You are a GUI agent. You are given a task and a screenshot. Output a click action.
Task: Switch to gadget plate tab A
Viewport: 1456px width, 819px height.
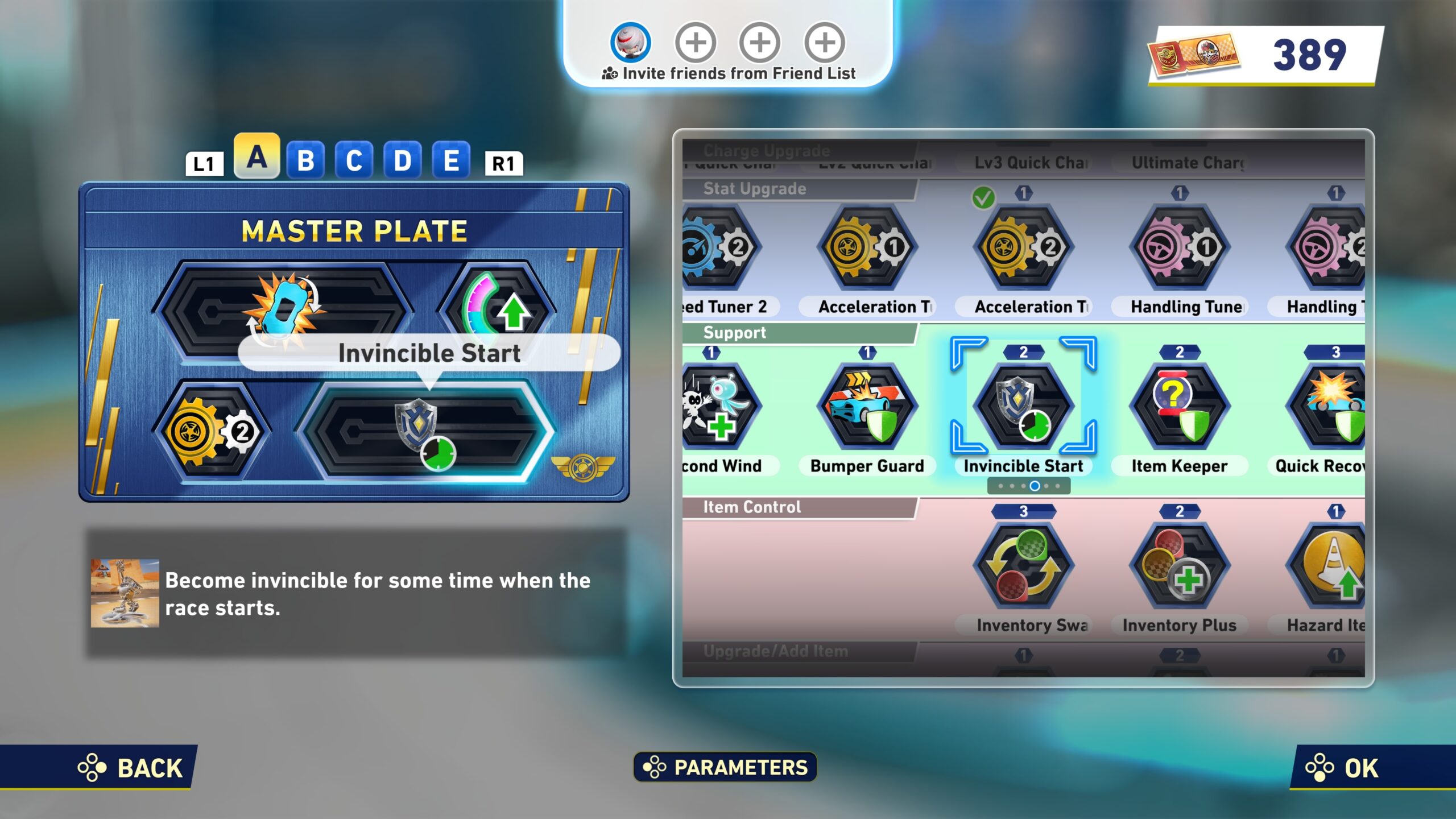point(257,158)
